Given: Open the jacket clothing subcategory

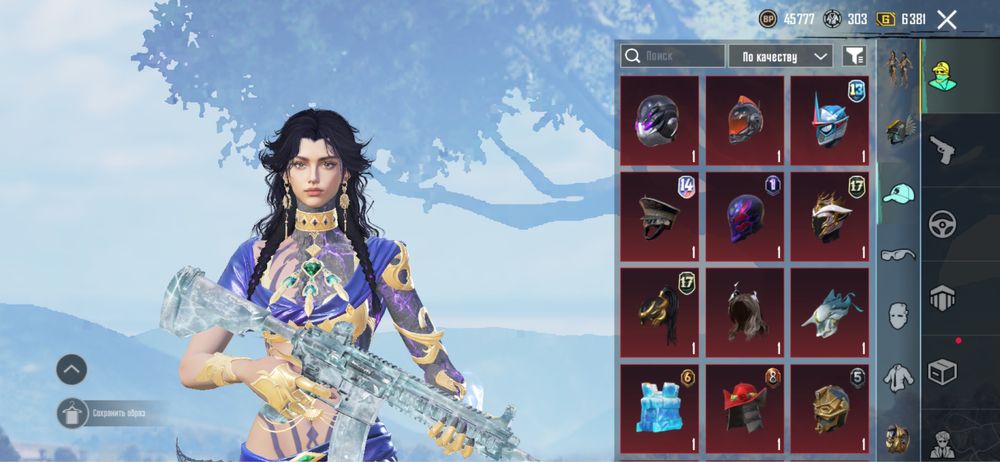Looking at the screenshot, I should tap(899, 375).
